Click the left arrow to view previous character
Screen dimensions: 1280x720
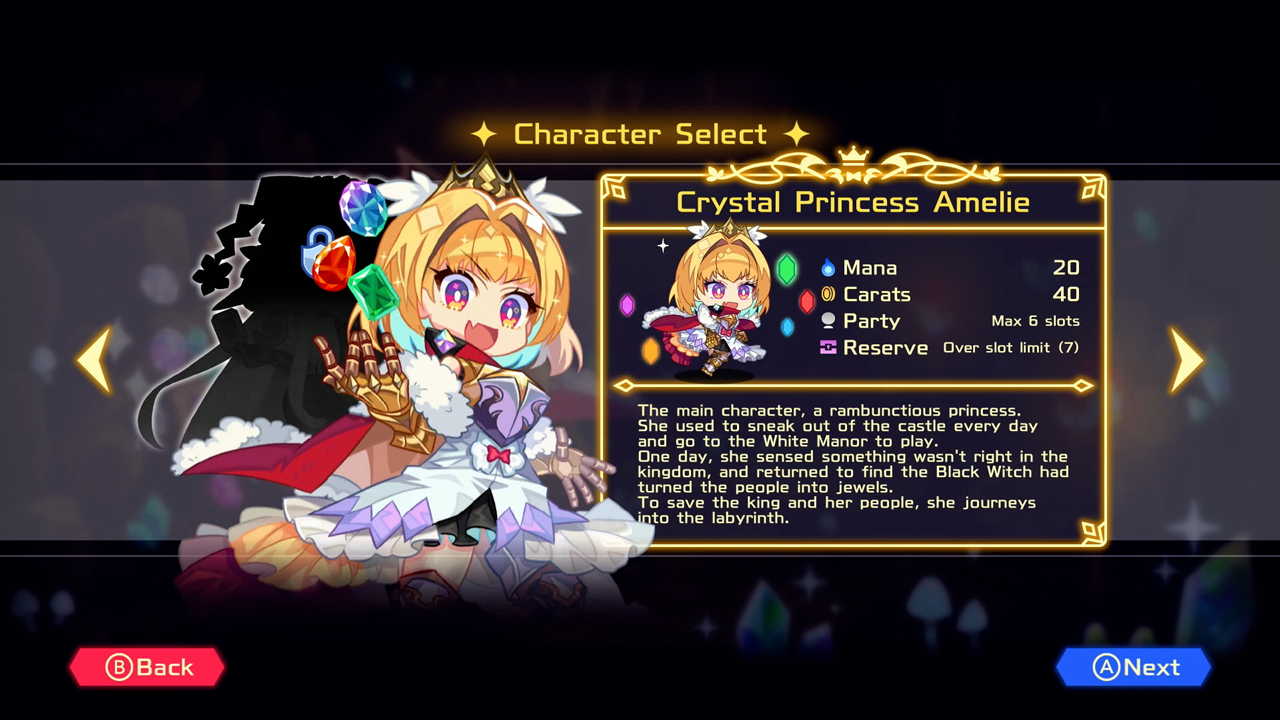(x=93, y=360)
